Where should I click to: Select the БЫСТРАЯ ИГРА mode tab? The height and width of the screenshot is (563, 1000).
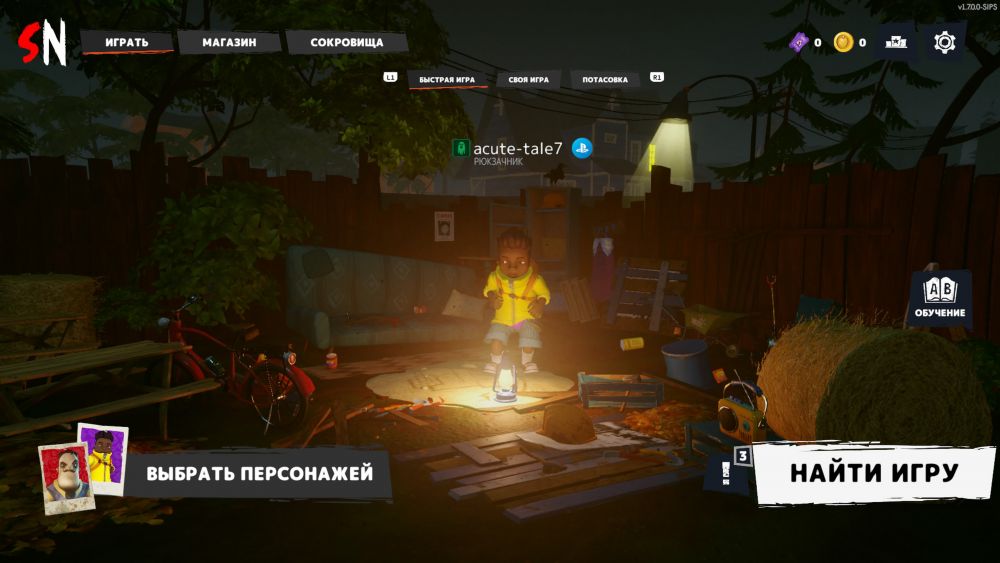pos(447,79)
